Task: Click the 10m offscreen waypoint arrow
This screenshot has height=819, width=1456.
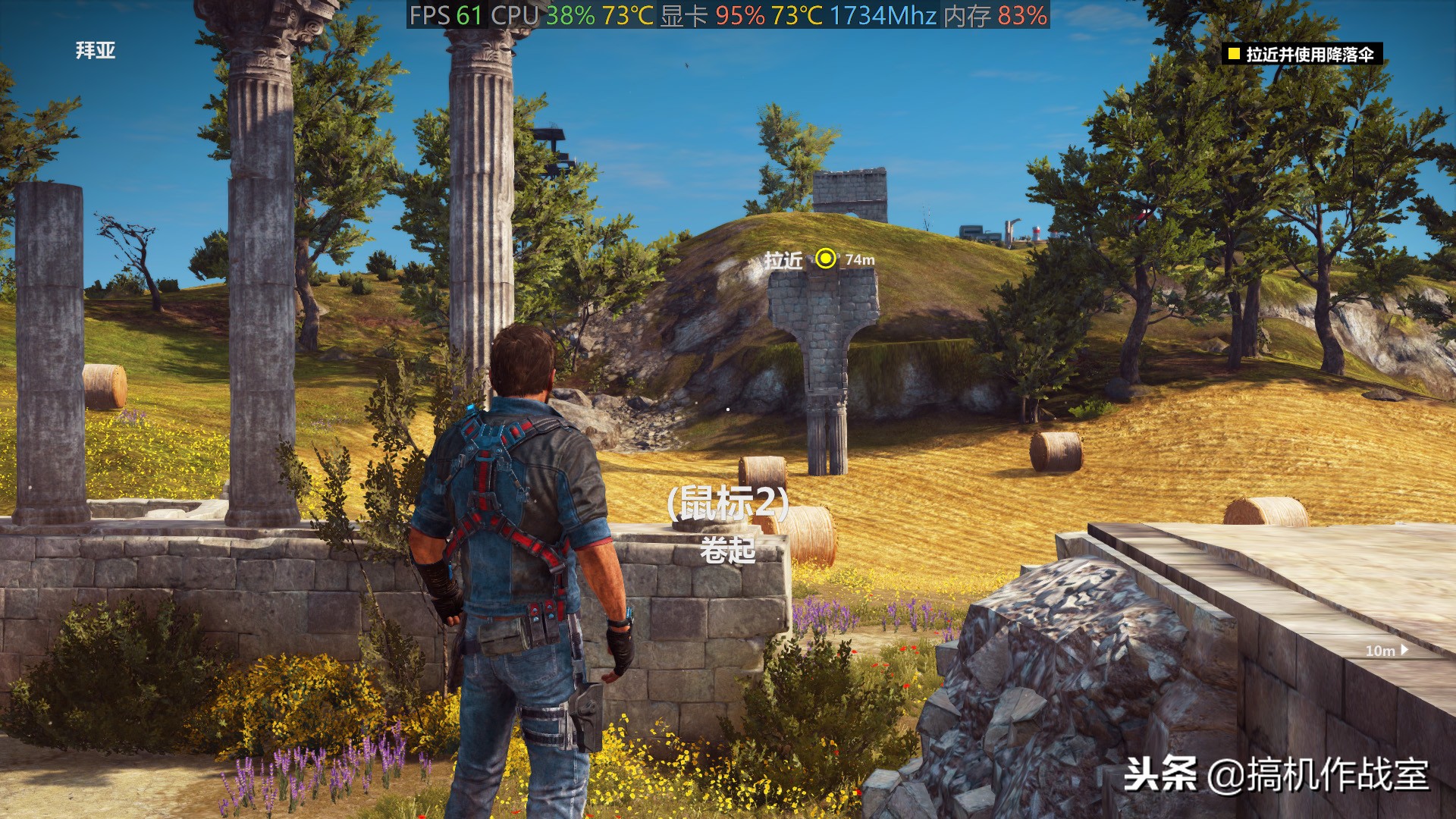Action: [x=1404, y=650]
